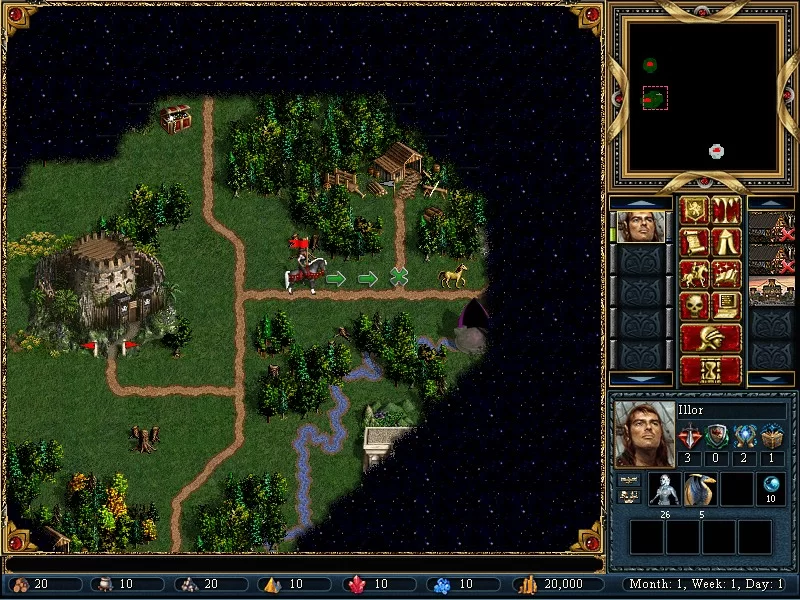
Task: Select the 26 gargoyles army slot
Action: click(665, 489)
